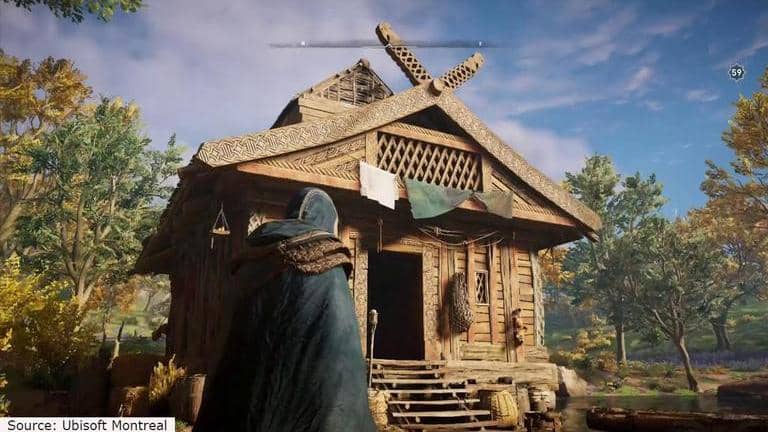Click the compass bar at the top
Image resolution: width=768 pixels, height=432 pixels.
click(x=384, y=44)
